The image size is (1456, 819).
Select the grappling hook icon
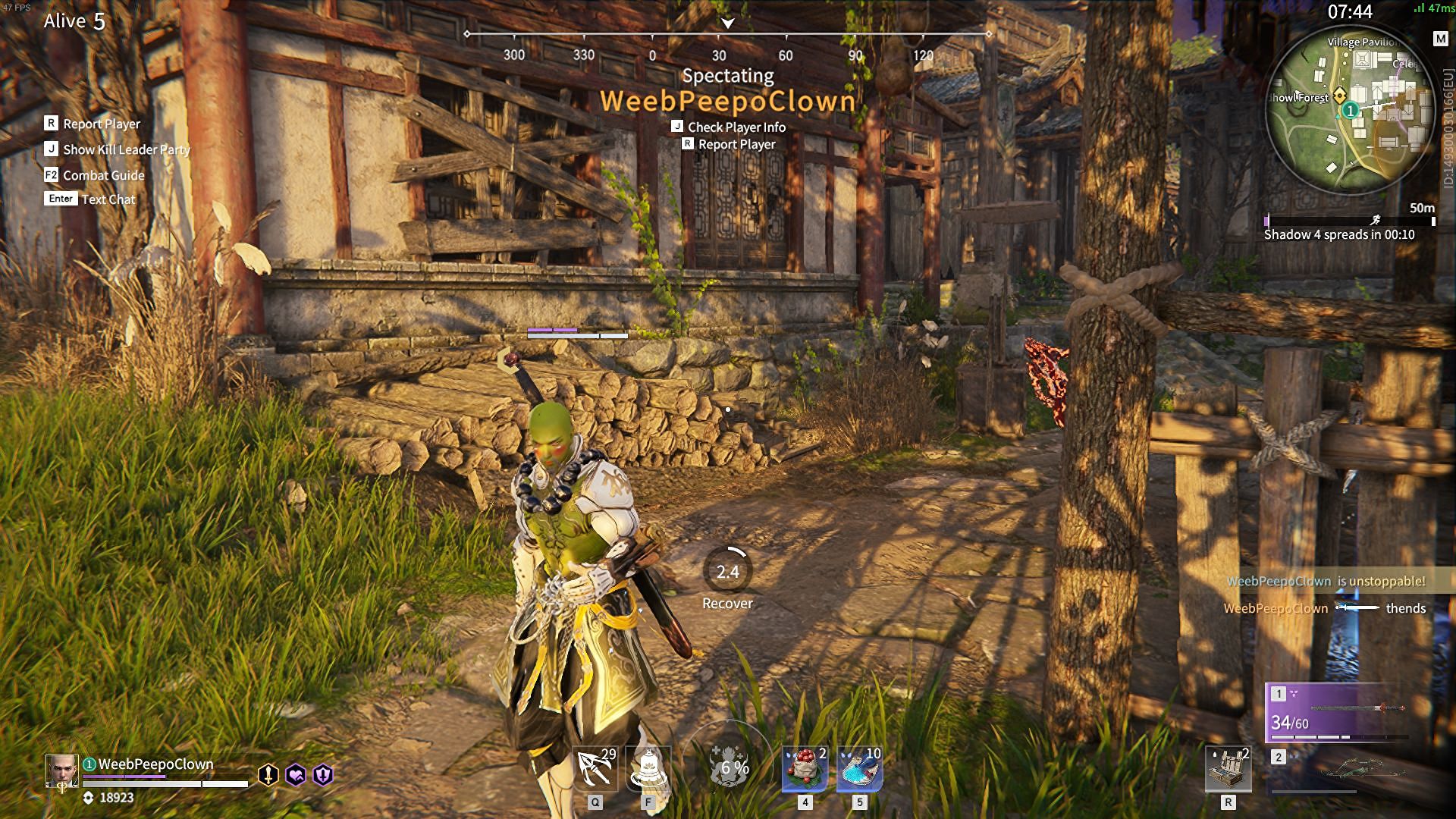pyautogui.click(x=595, y=768)
